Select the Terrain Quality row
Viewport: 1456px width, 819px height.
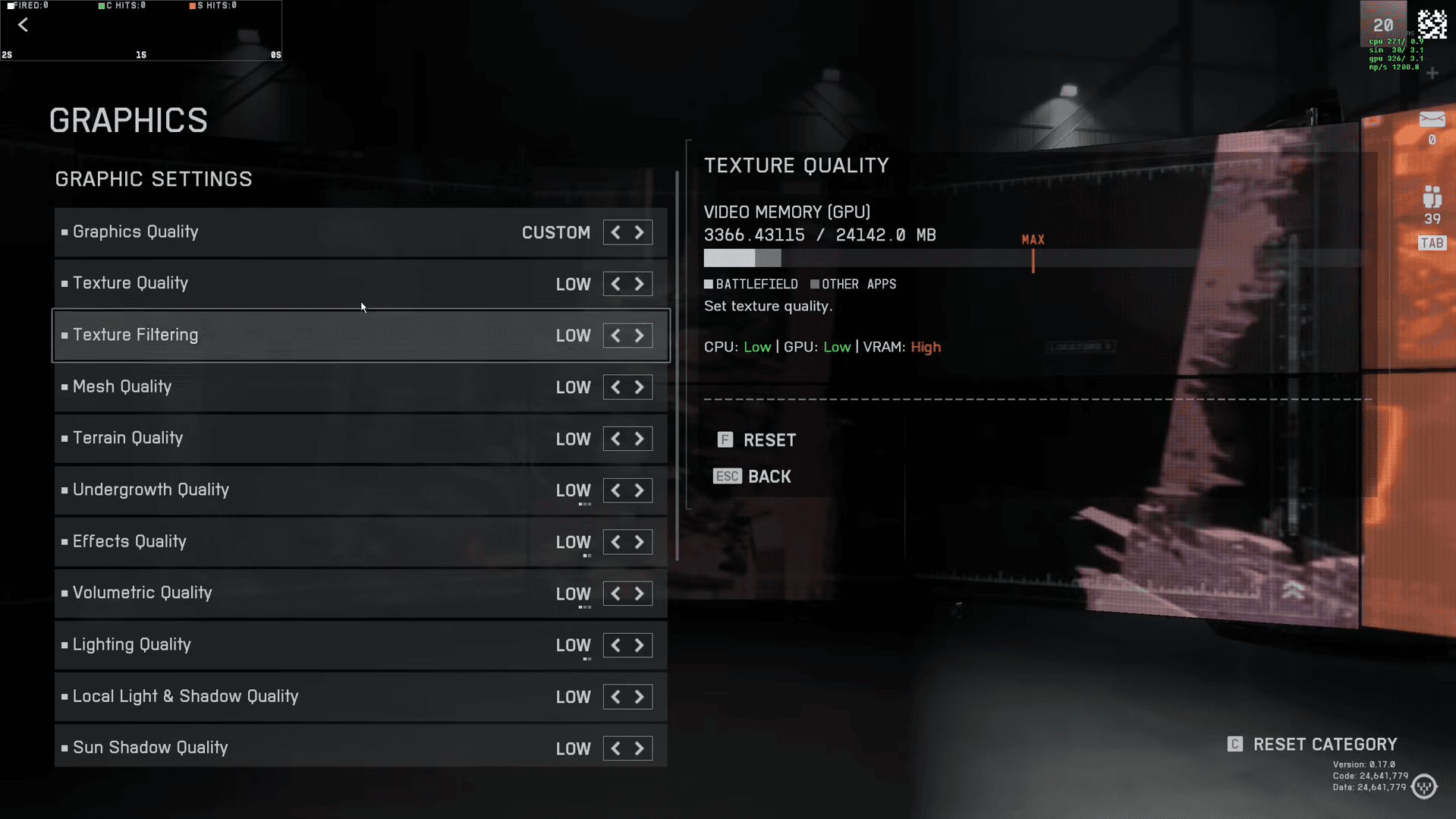303,438
